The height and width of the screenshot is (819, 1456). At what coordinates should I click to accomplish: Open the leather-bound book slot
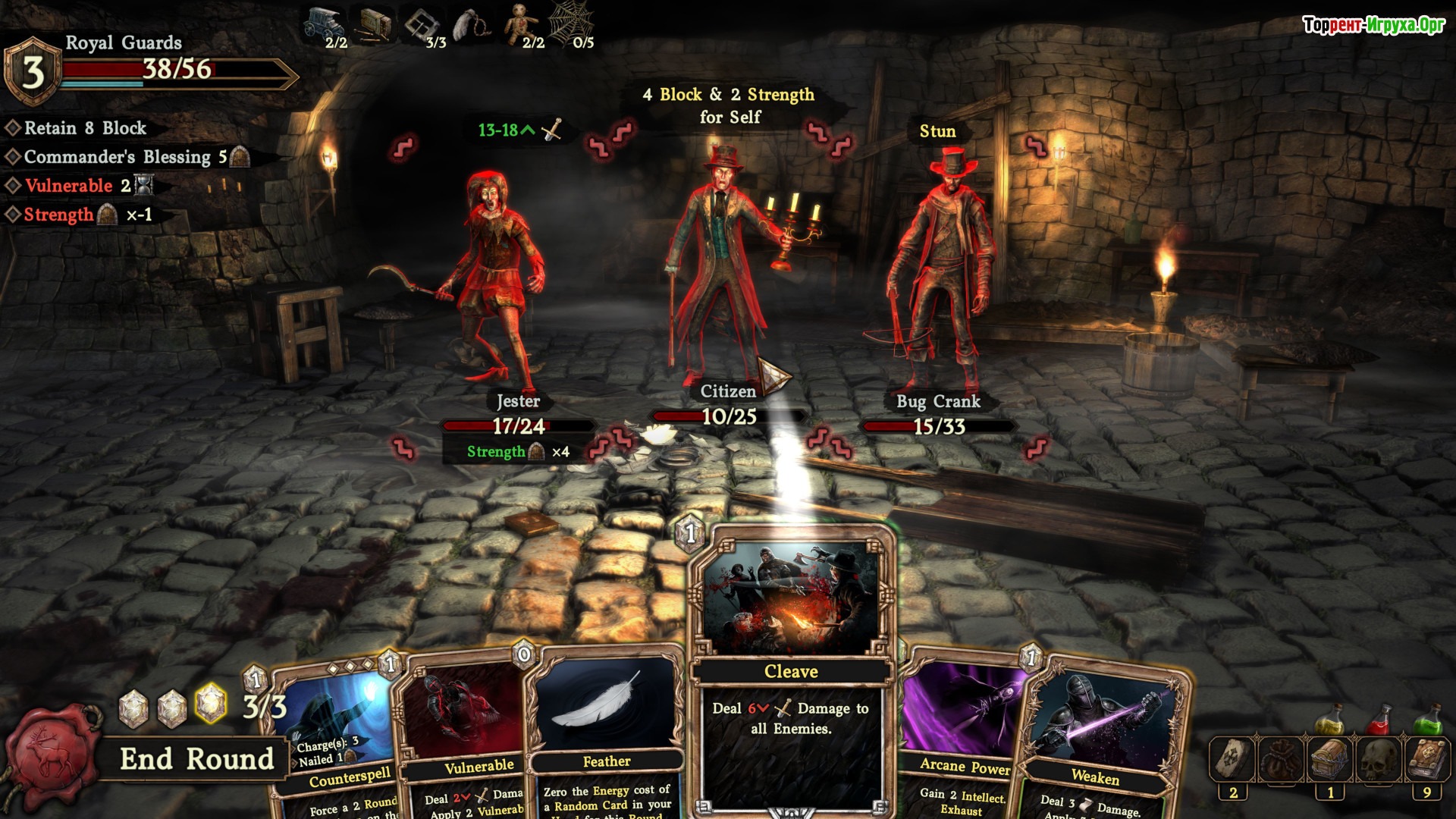coord(1427,758)
